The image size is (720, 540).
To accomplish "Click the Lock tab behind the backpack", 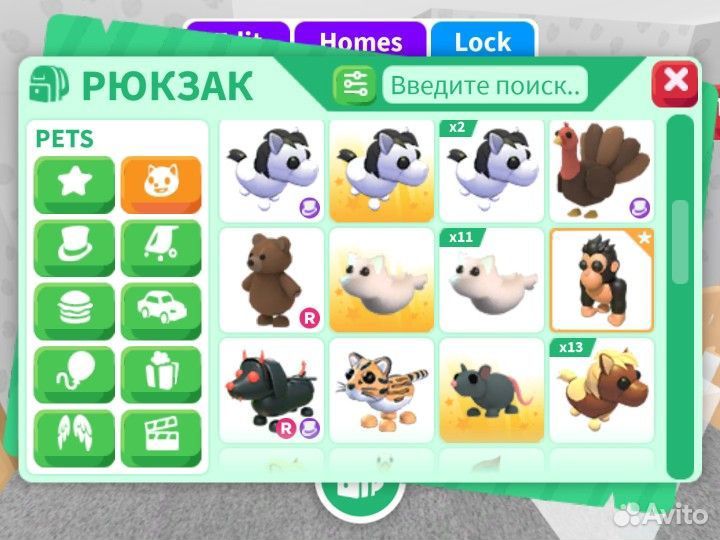I will point(482,41).
